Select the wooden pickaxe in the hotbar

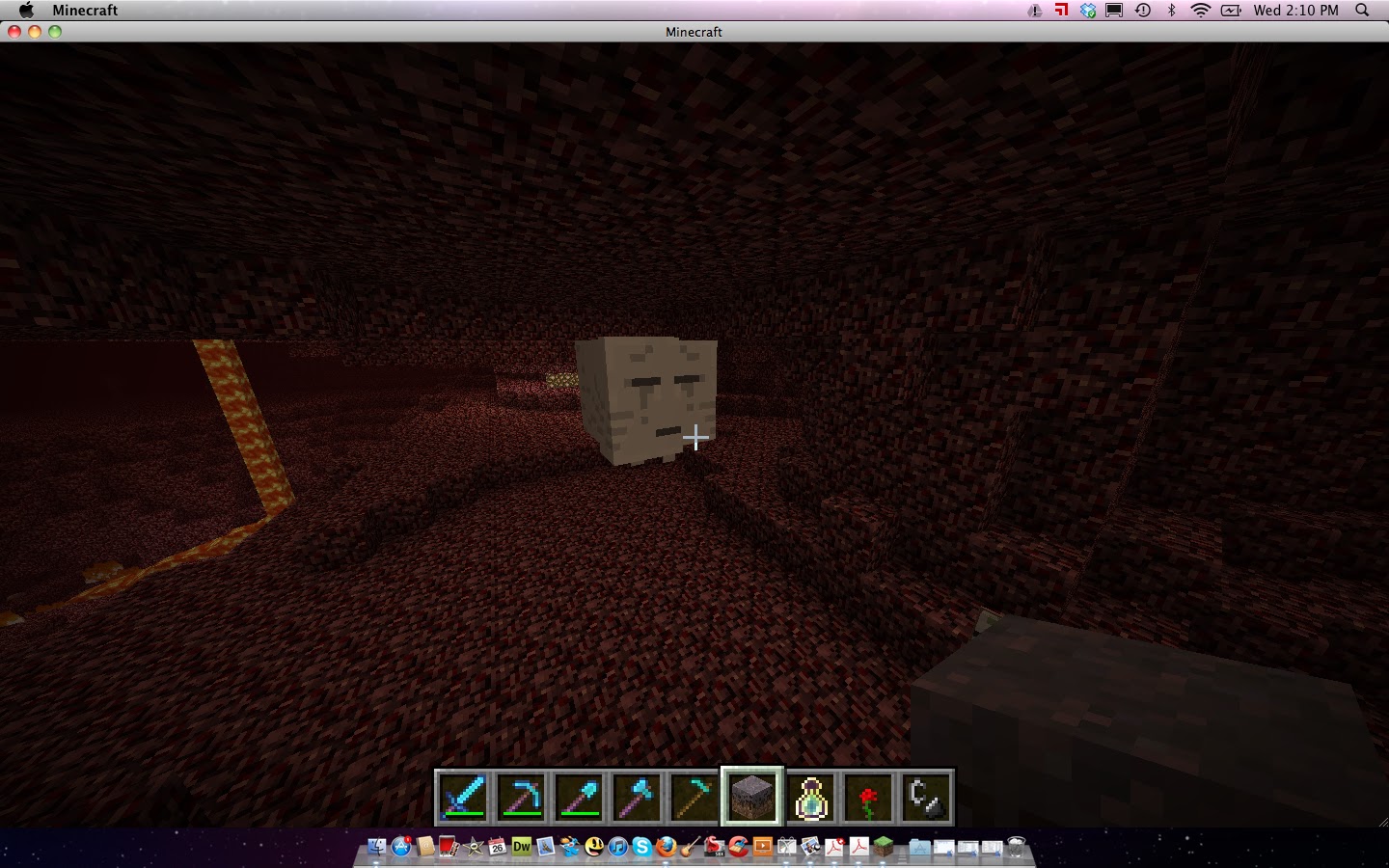(x=695, y=796)
